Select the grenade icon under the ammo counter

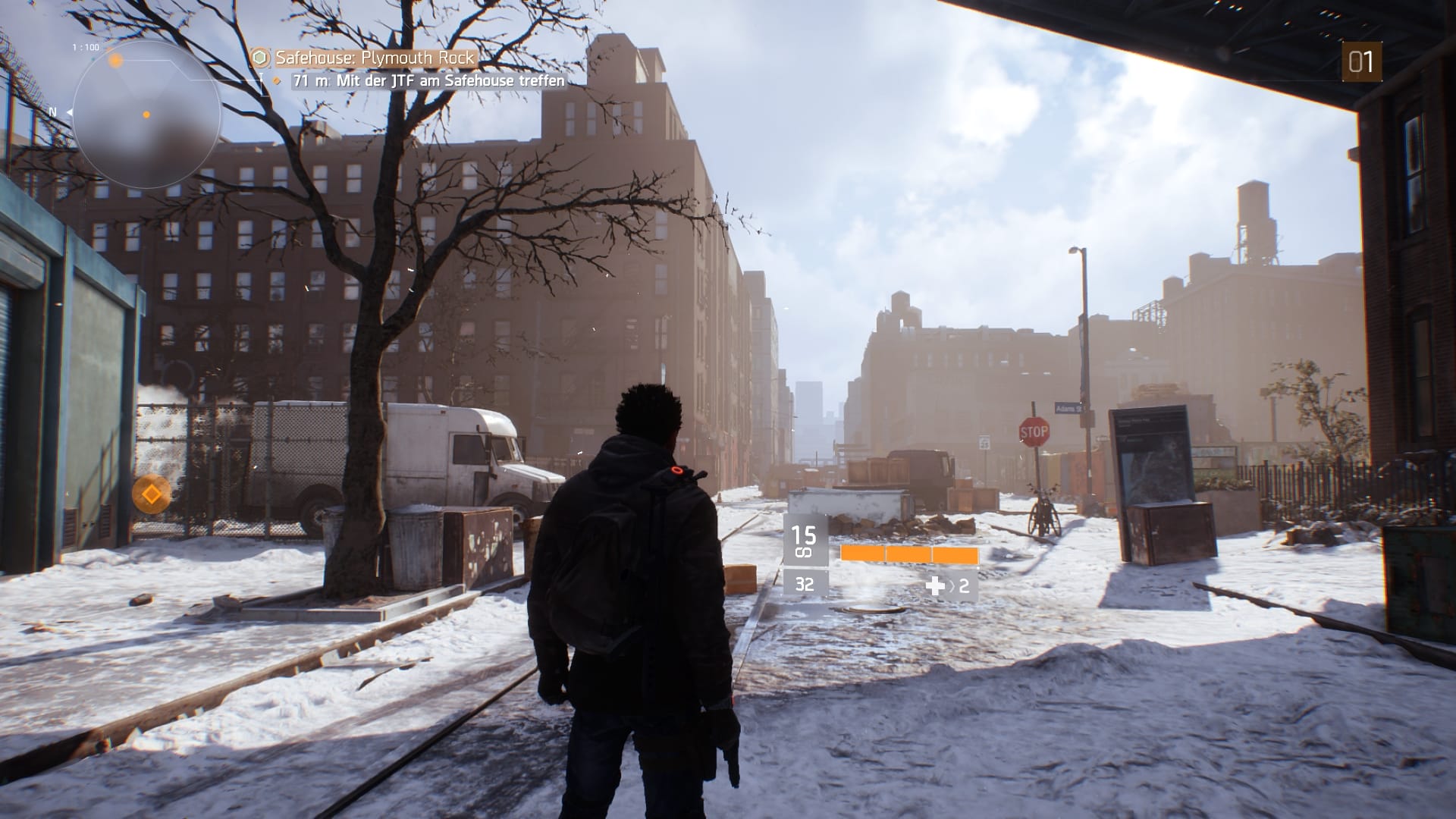click(x=804, y=552)
